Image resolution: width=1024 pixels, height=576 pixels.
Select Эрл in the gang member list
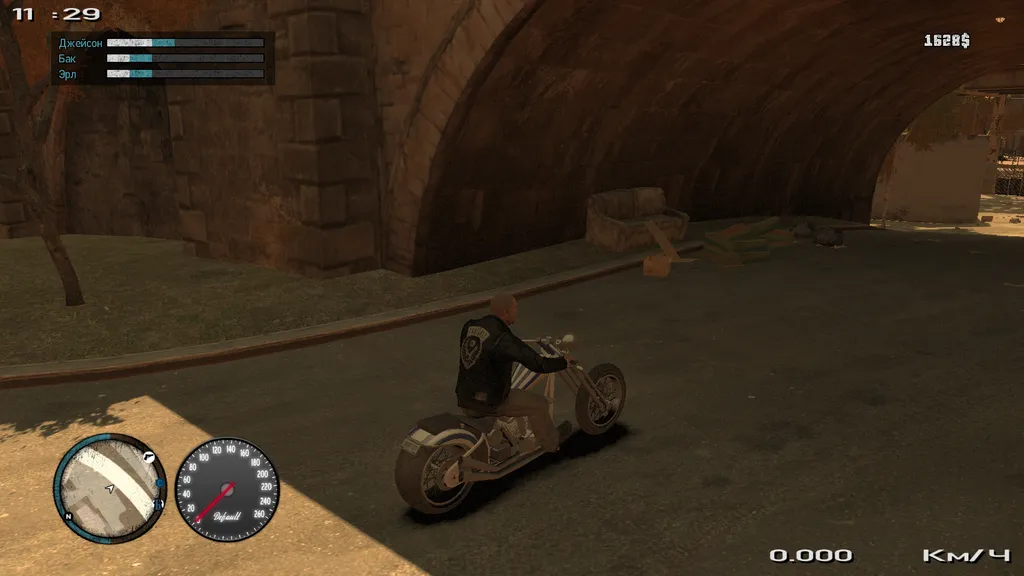point(68,74)
